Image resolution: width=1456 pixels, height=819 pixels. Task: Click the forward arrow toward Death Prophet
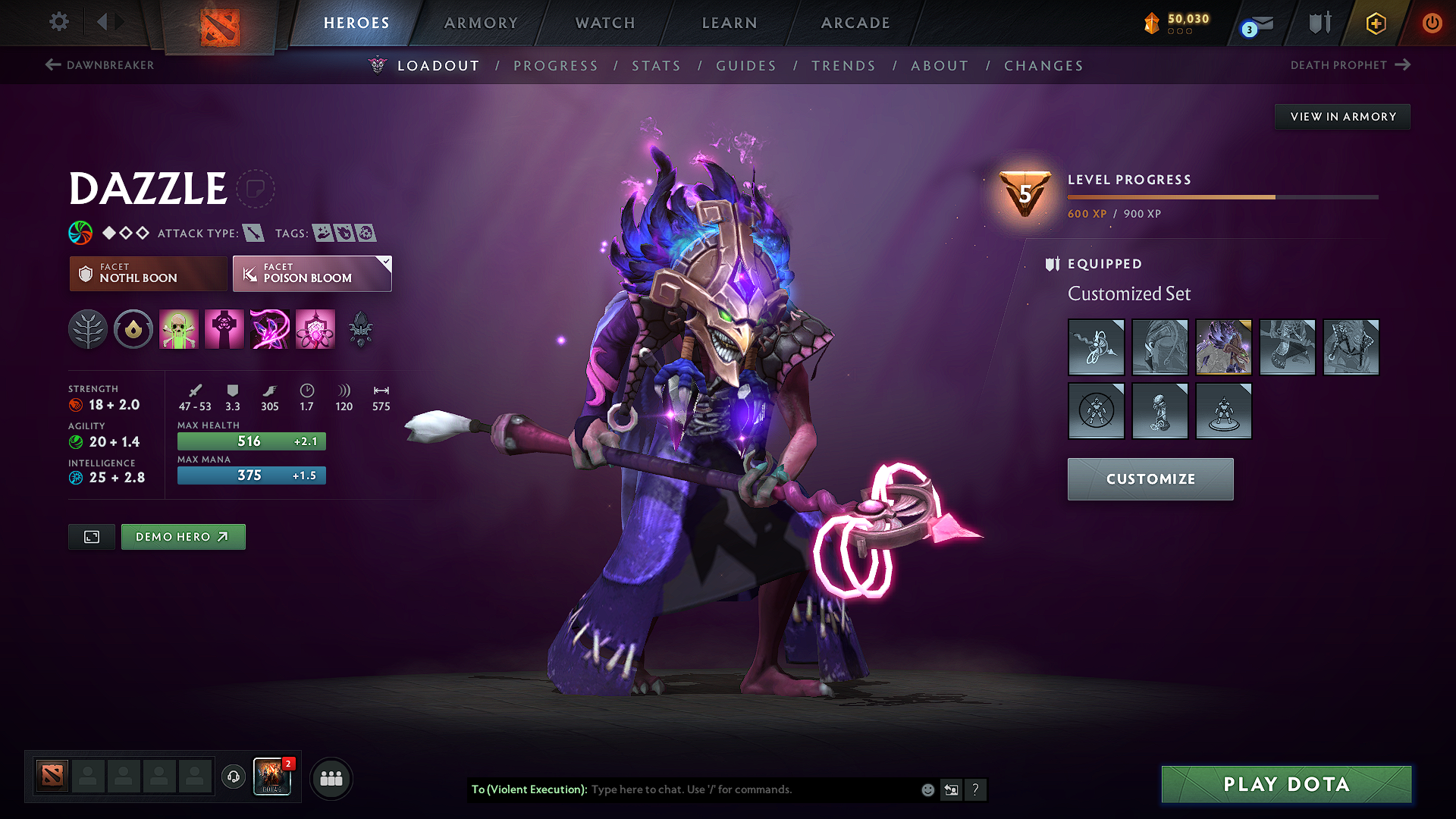click(x=1404, y=65)
